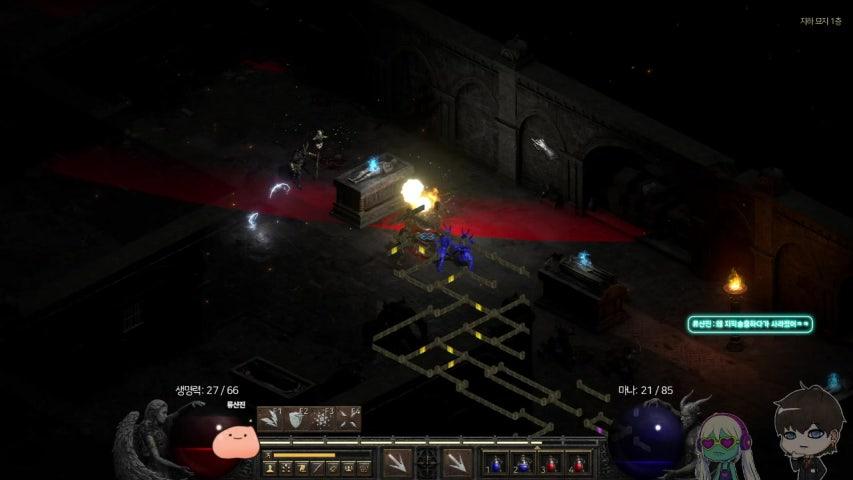
Task: Use the mana potion in belt slot 2
Action: 524,463
